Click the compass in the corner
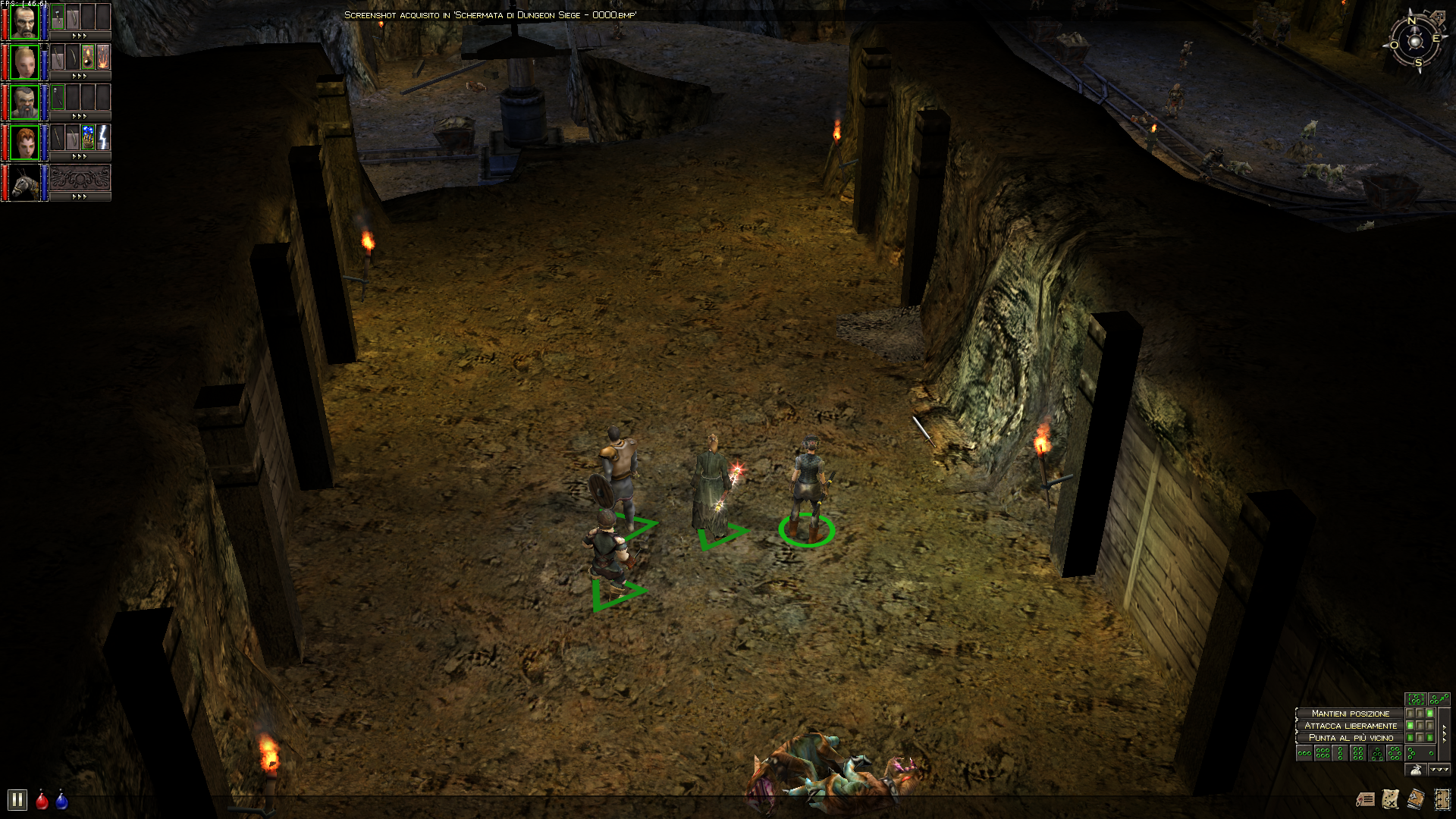 pyautogui.click(x=1415, y=42)
